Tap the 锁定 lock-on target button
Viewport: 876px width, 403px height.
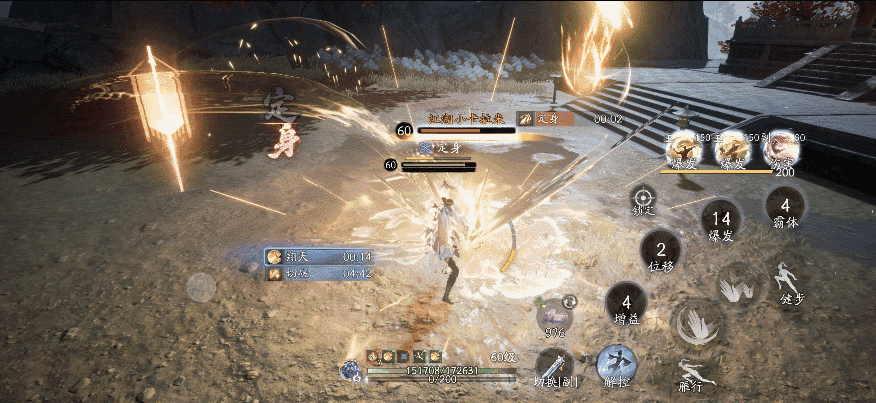[643, 198]
